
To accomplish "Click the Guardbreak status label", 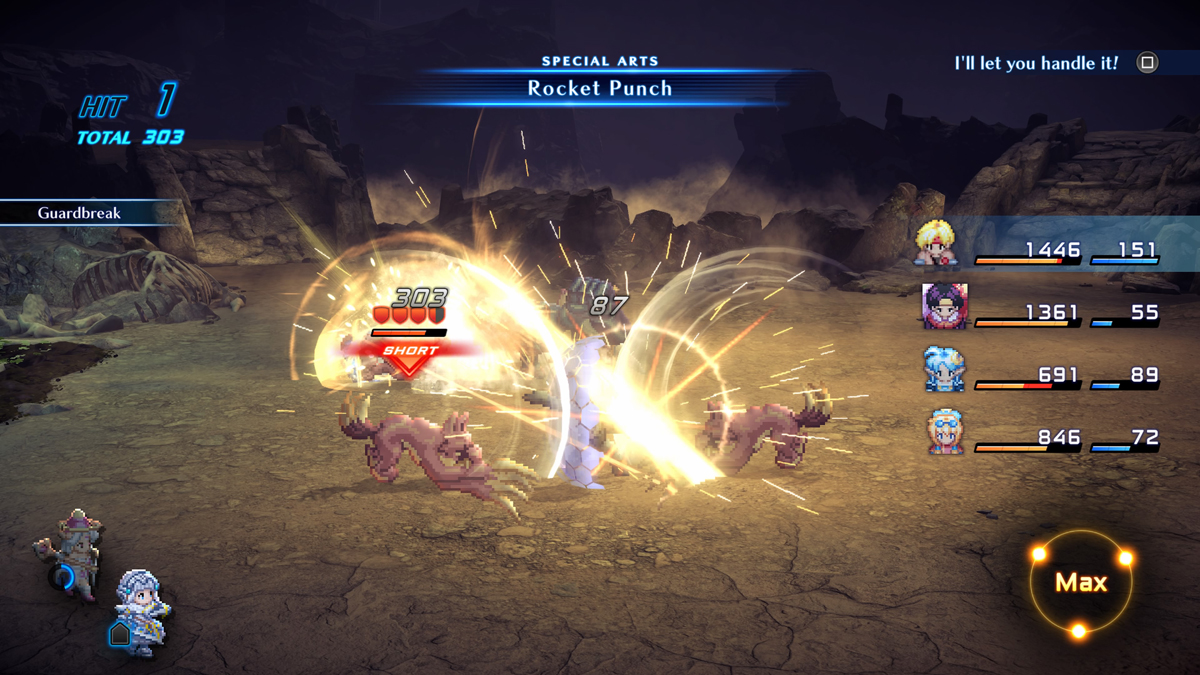I will coord(78,213).
